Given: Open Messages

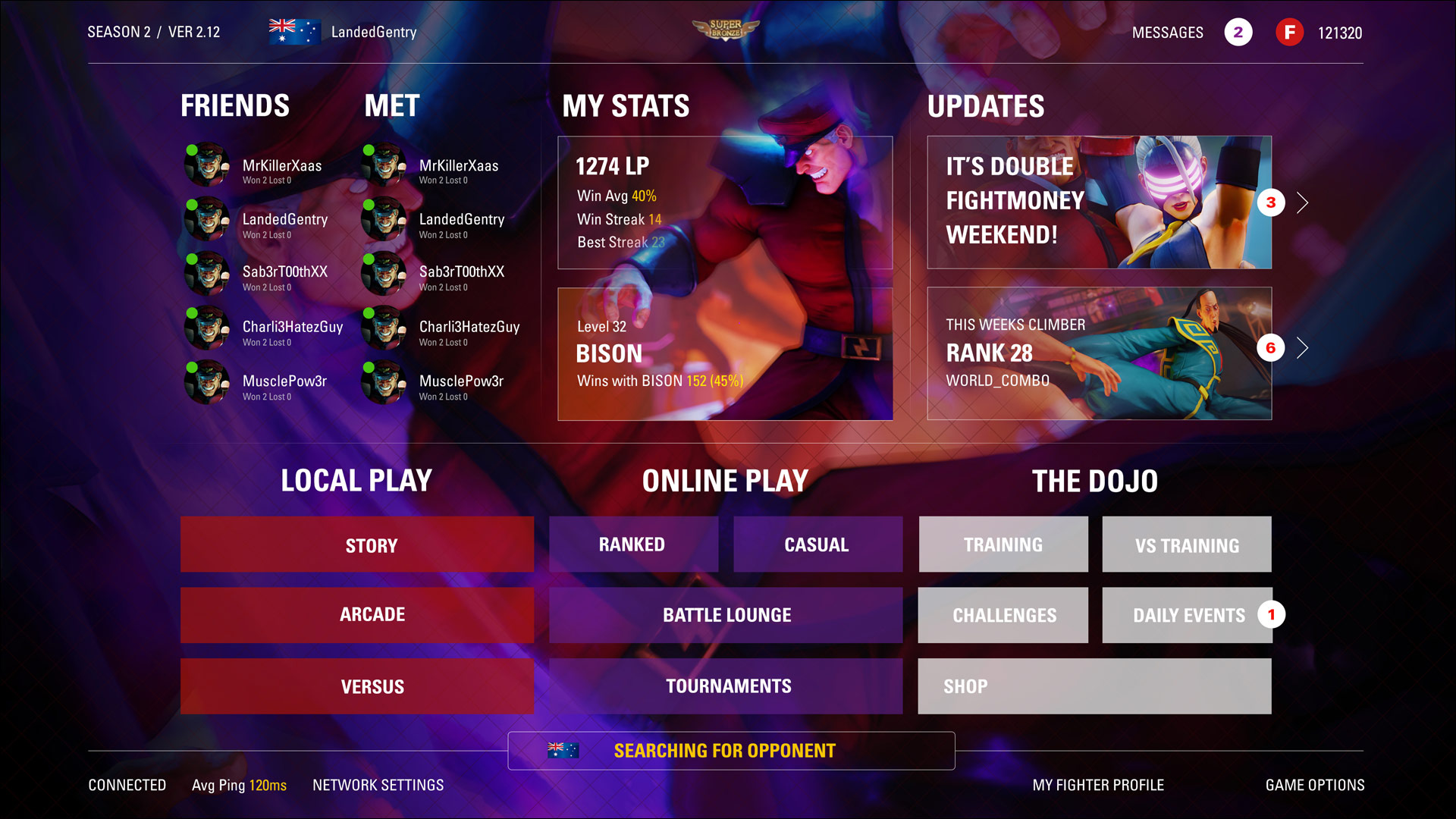Looking at the screenshot, I should (1168, 32).
